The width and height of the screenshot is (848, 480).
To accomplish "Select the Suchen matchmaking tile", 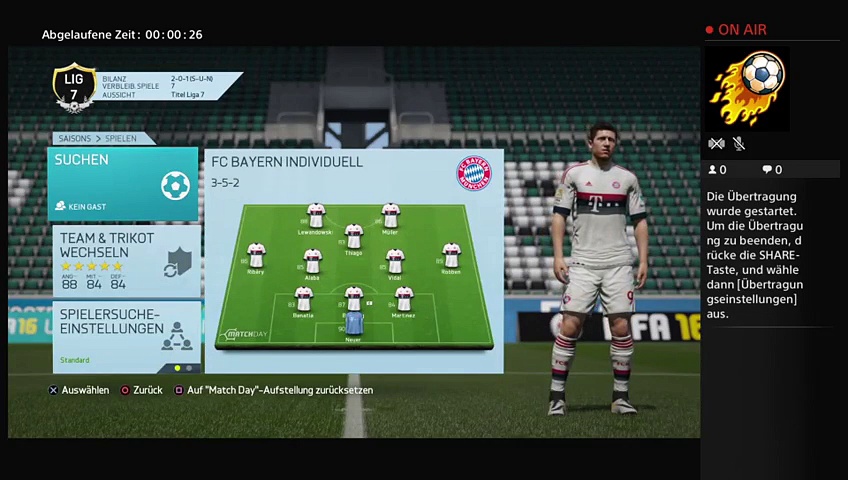I will (123, 184).
